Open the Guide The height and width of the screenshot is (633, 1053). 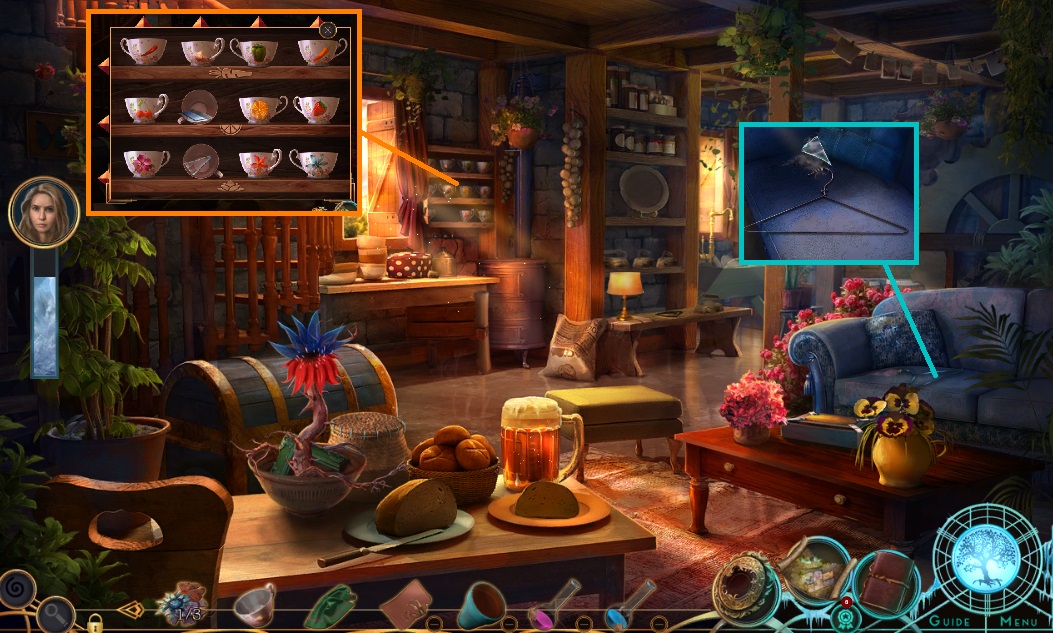coord(950,621)
